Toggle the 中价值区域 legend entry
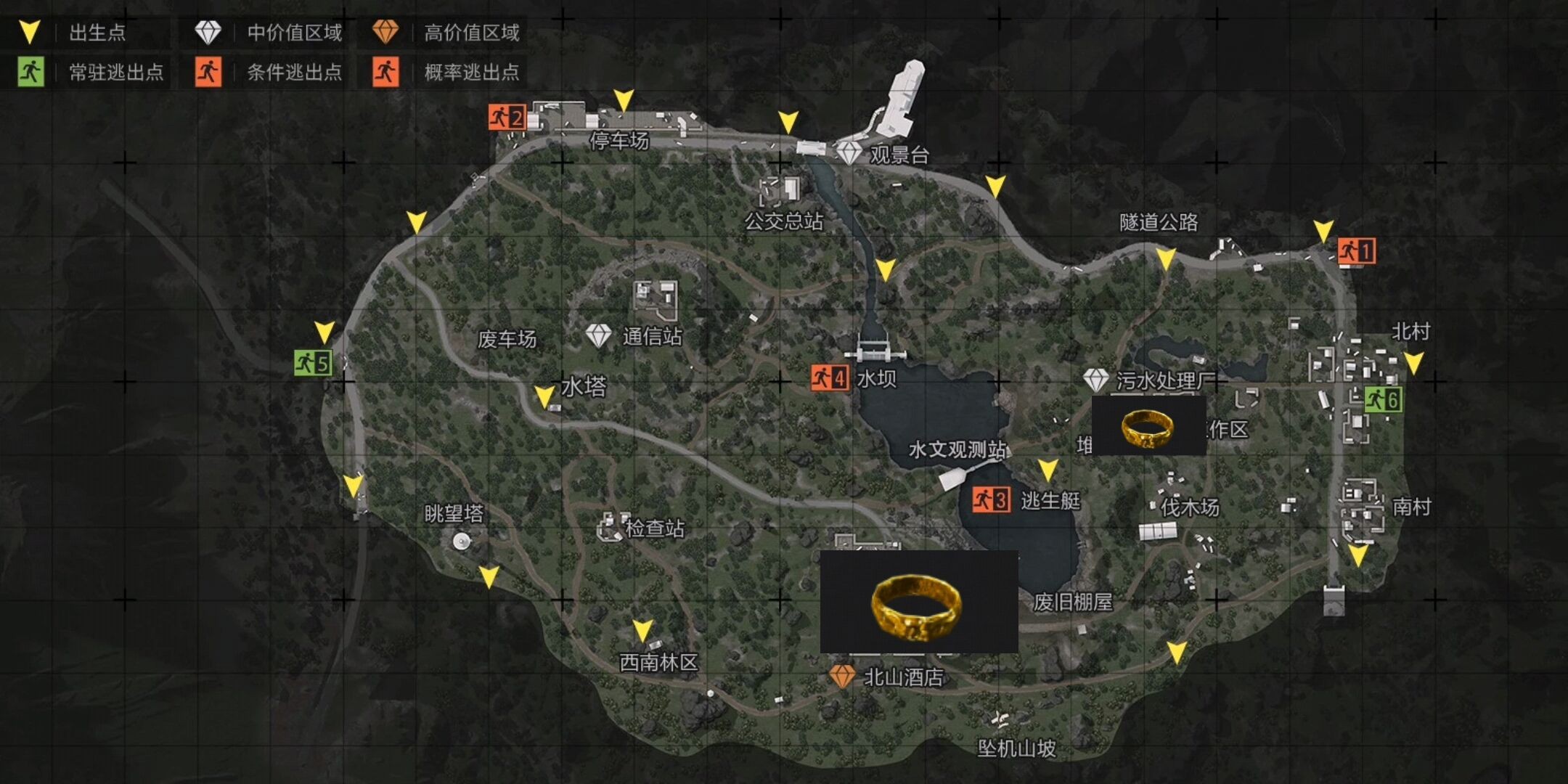 pos(269,33)
